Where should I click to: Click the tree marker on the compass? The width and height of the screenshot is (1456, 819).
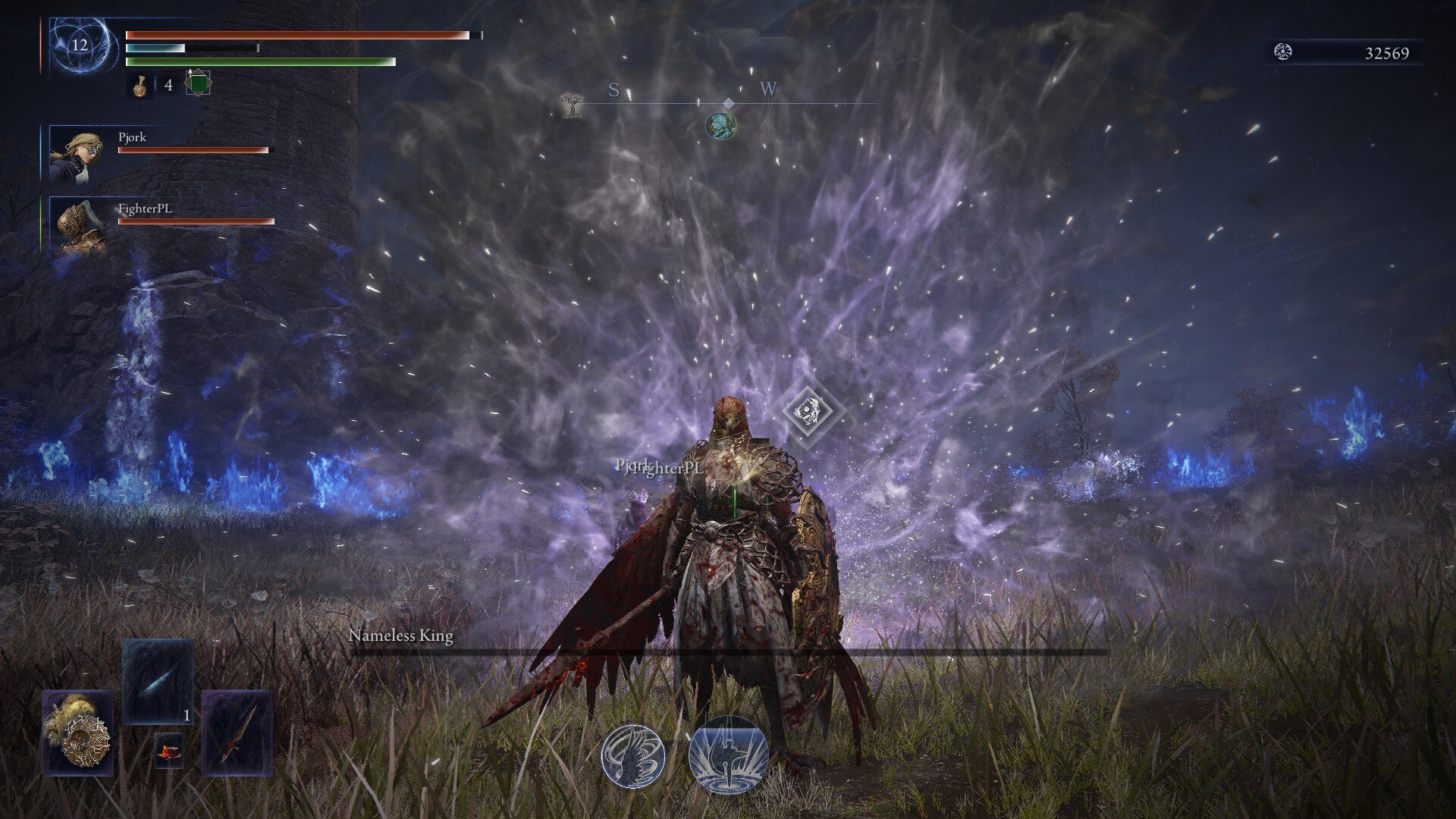coord(571,104)
